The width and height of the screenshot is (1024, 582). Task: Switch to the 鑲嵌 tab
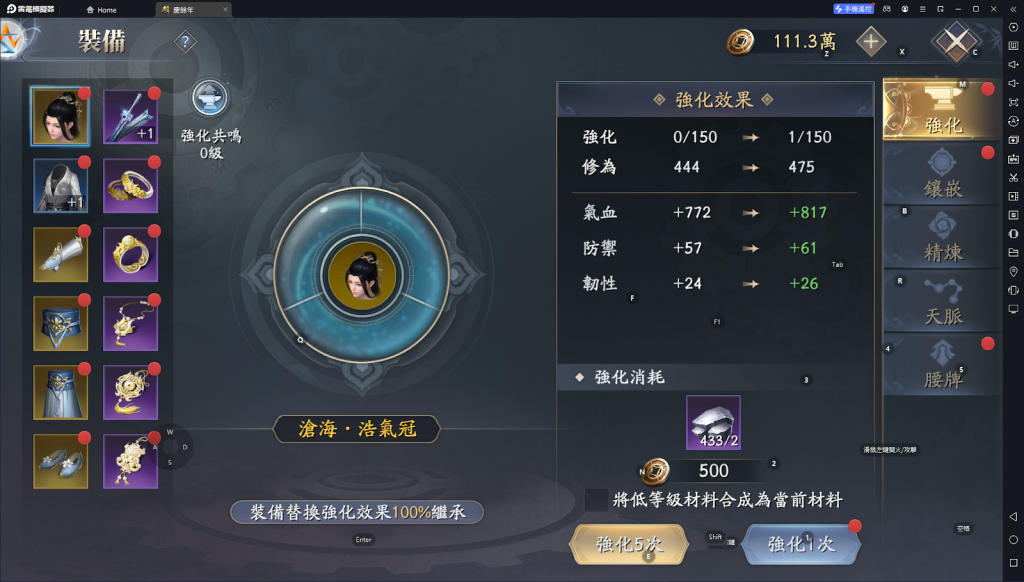942,173
